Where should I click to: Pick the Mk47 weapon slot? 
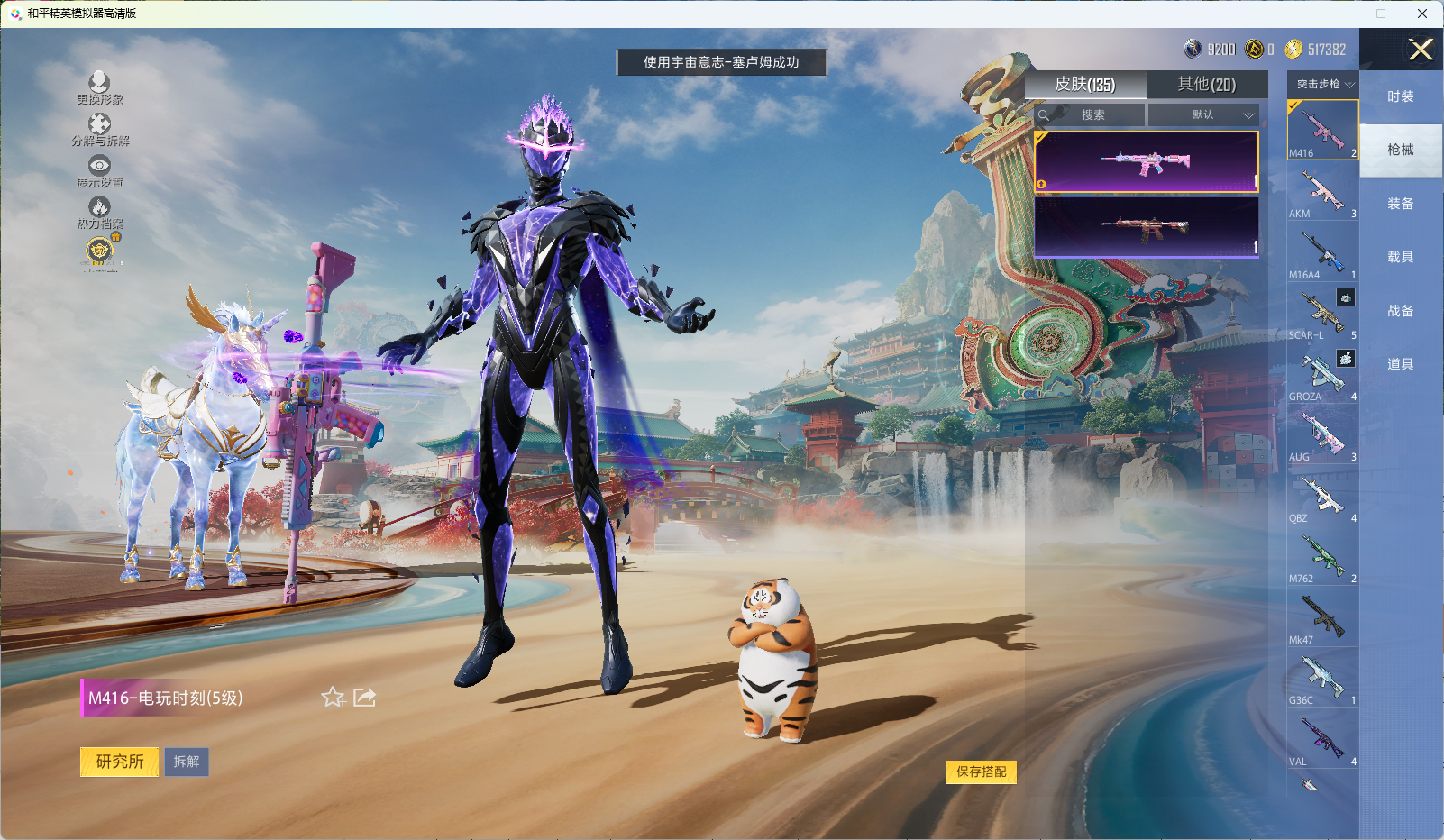[x=1322, y=618]
